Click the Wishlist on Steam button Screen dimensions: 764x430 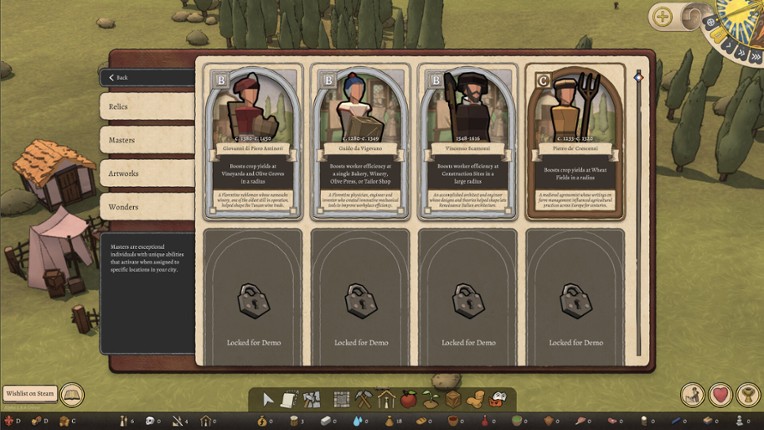[29, 394]
